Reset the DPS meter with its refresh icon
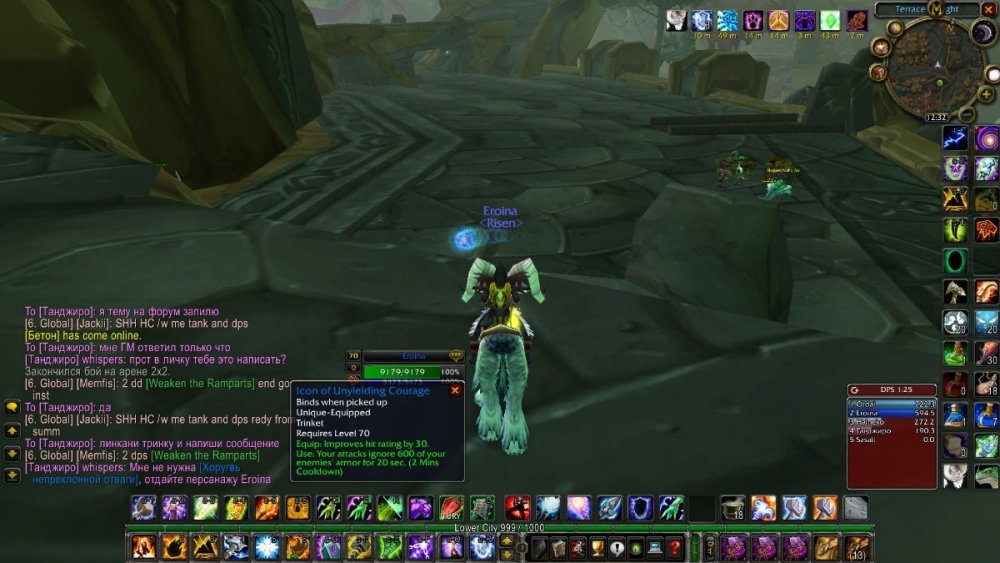 [855, 389]
